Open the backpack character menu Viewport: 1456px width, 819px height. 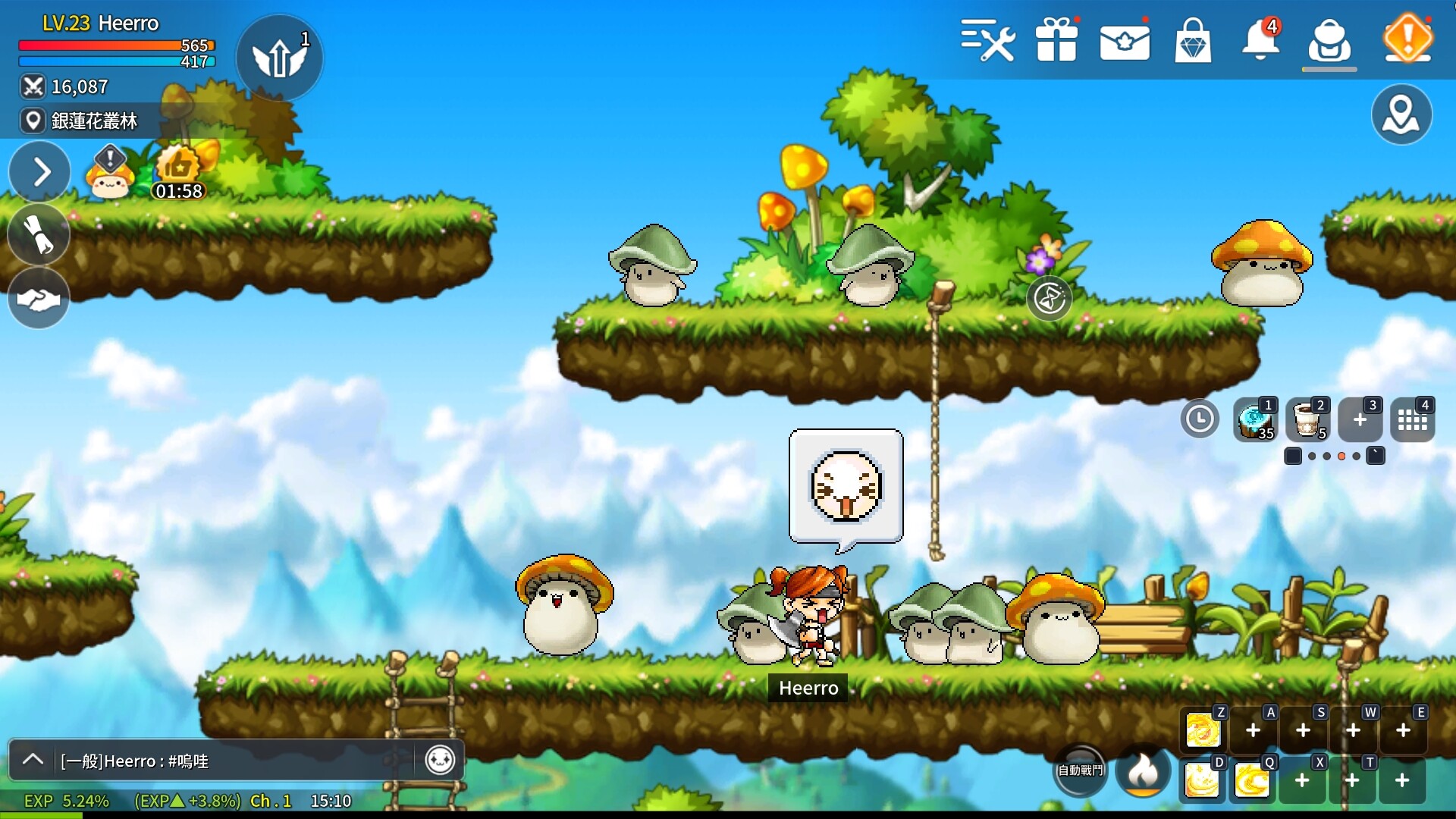click(x=1329, y=41)
